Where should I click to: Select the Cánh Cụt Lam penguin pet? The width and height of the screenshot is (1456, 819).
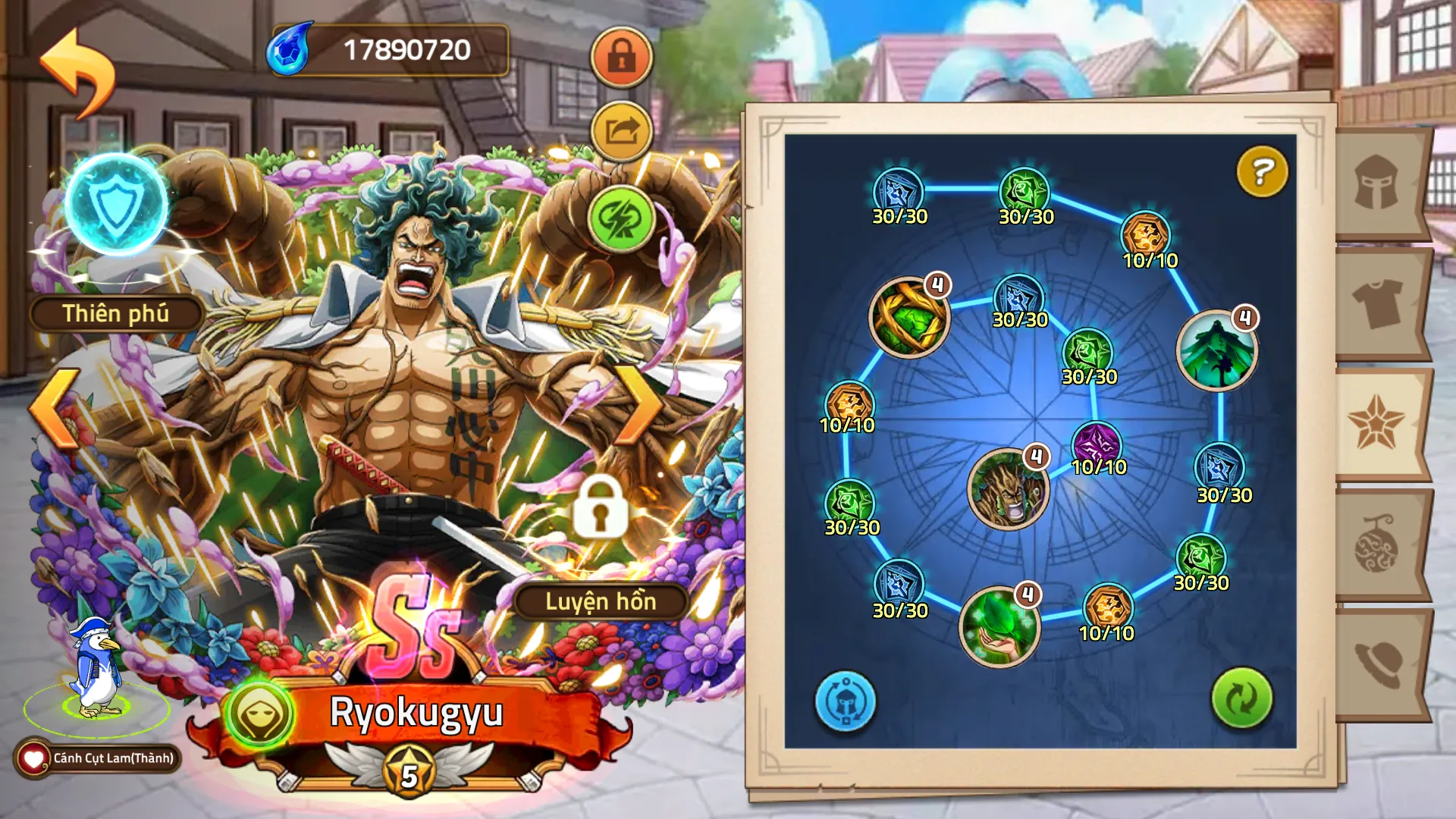(x=96, y=670)
